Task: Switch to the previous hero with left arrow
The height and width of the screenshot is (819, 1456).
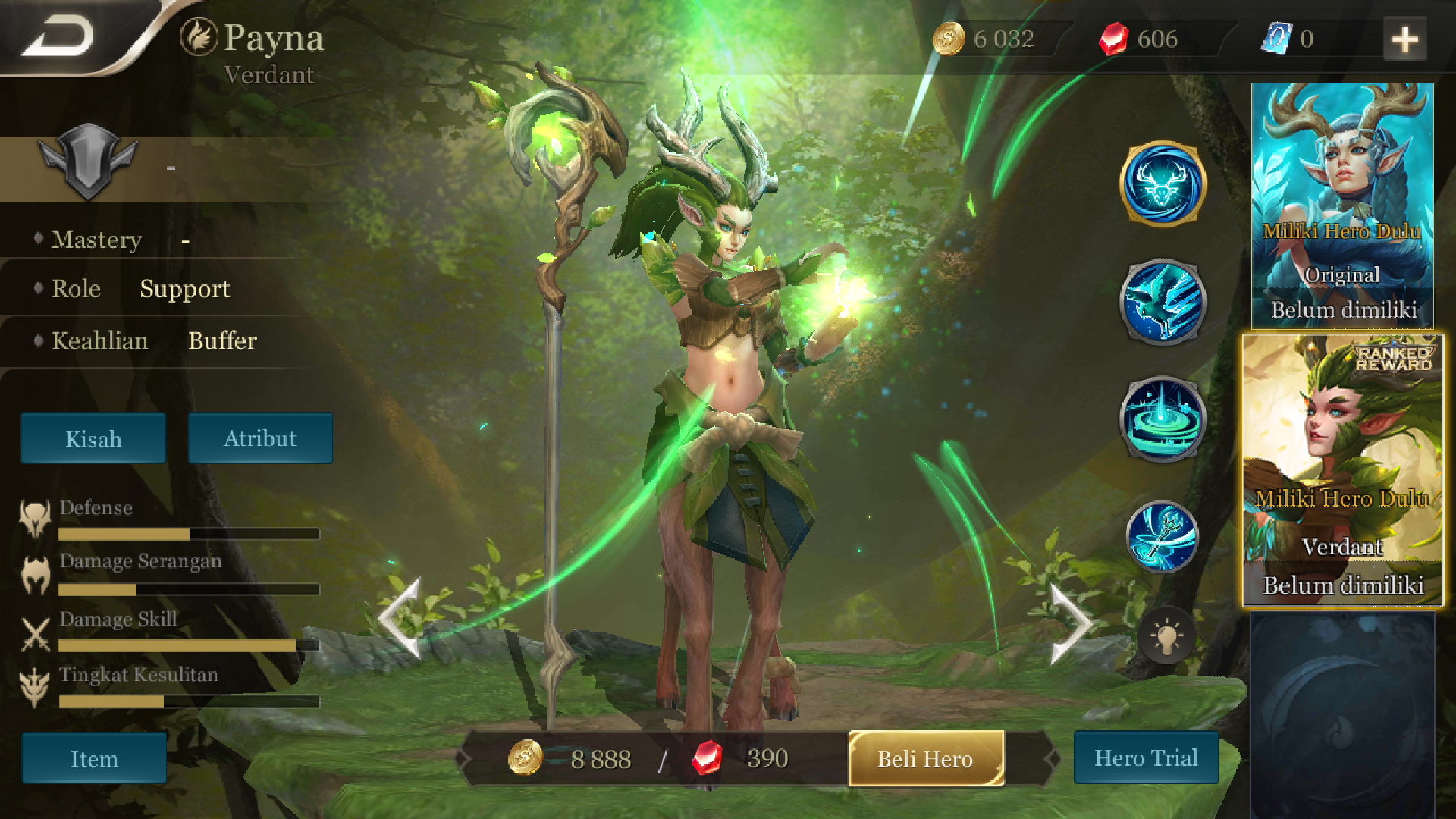Action: tap(400, 618)
